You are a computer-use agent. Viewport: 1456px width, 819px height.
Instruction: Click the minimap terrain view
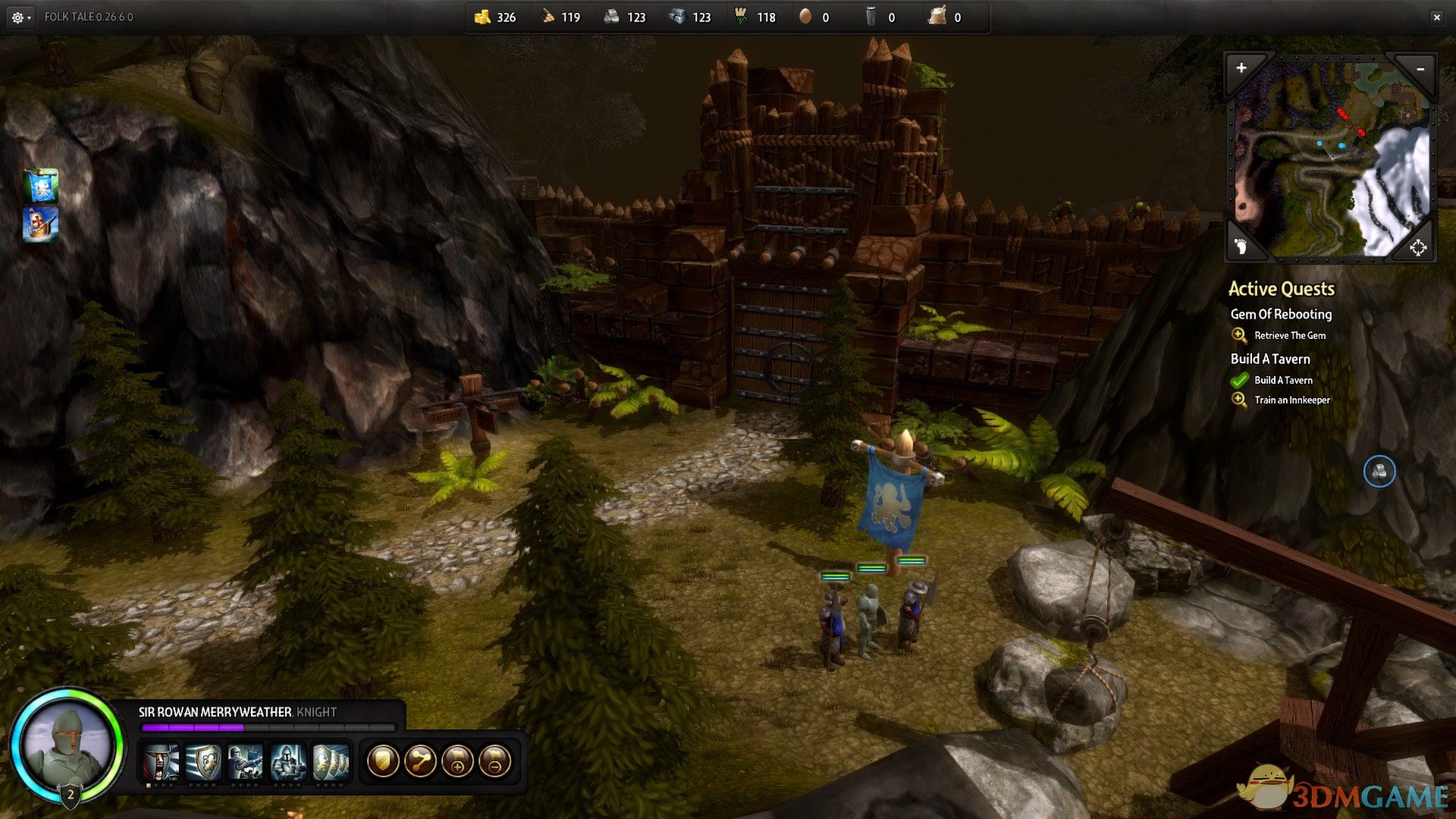pos(1332,159)
